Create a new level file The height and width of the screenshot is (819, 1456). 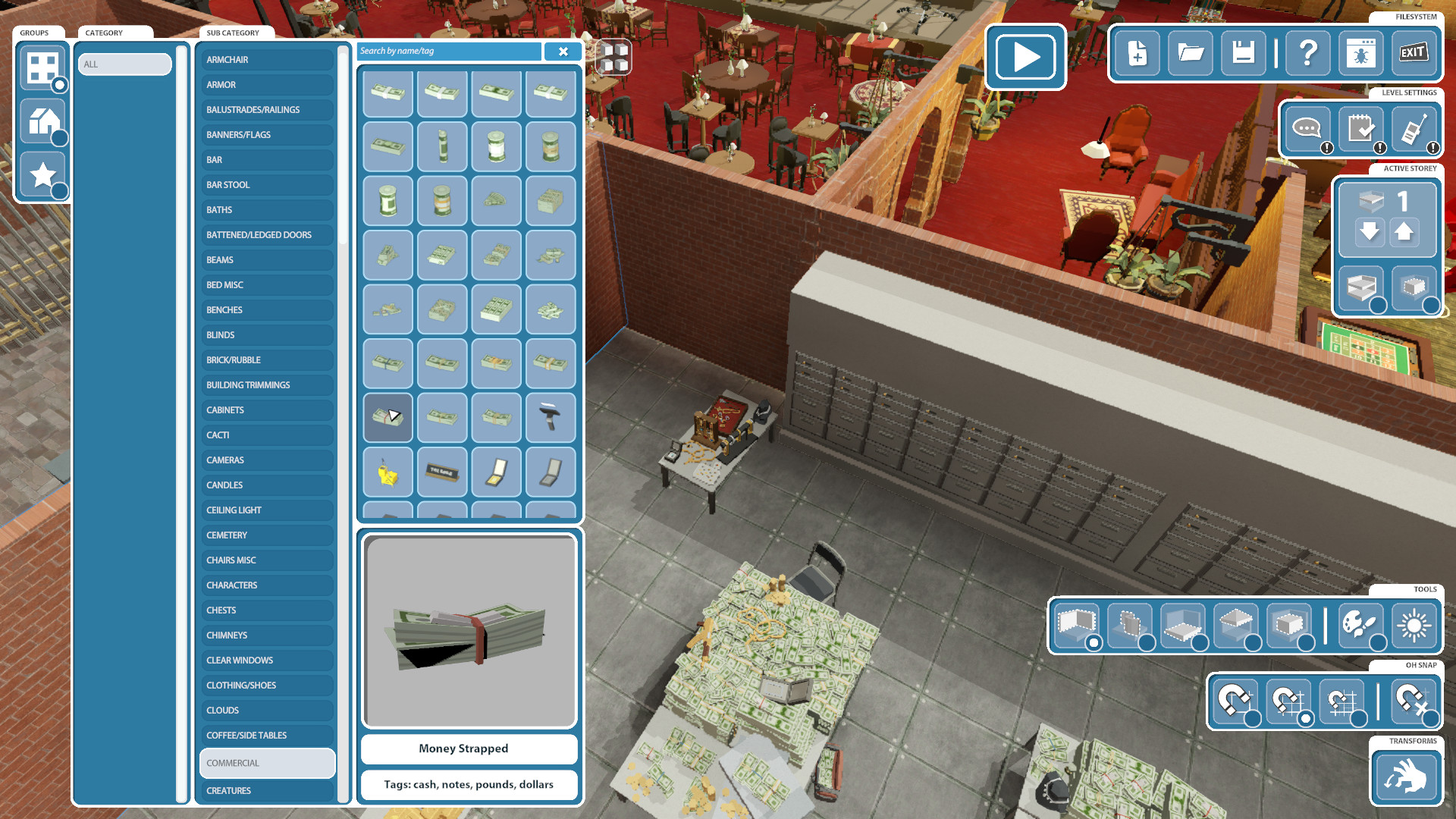tap(1137, 54)
